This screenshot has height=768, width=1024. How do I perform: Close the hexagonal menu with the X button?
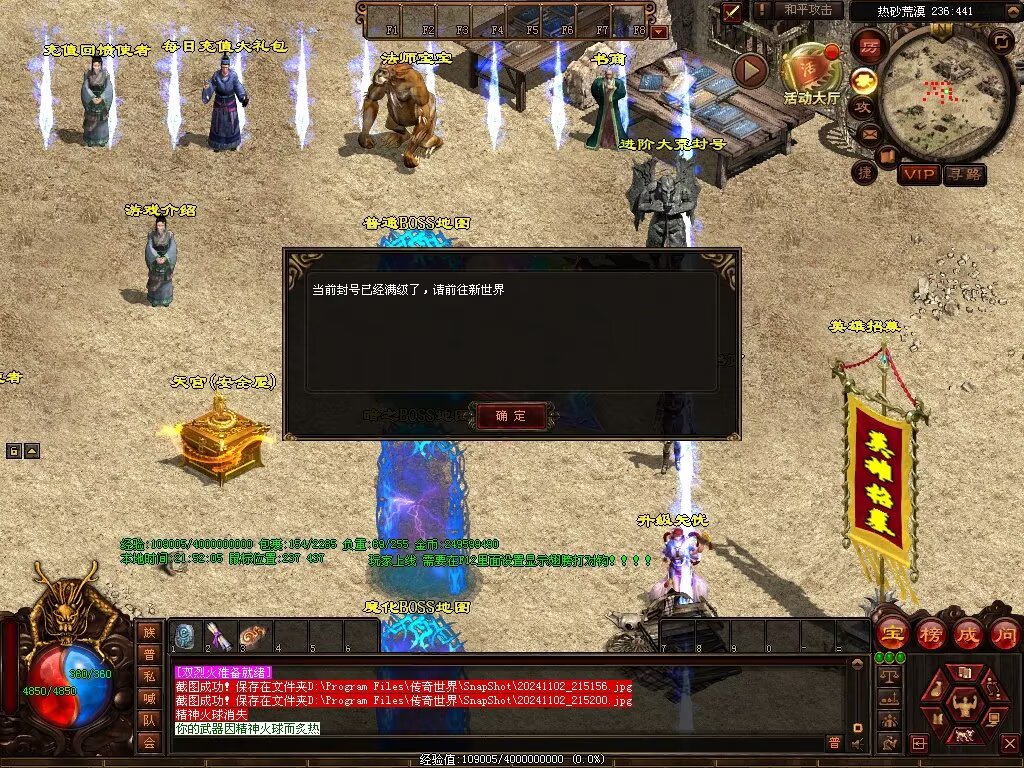1009,743
